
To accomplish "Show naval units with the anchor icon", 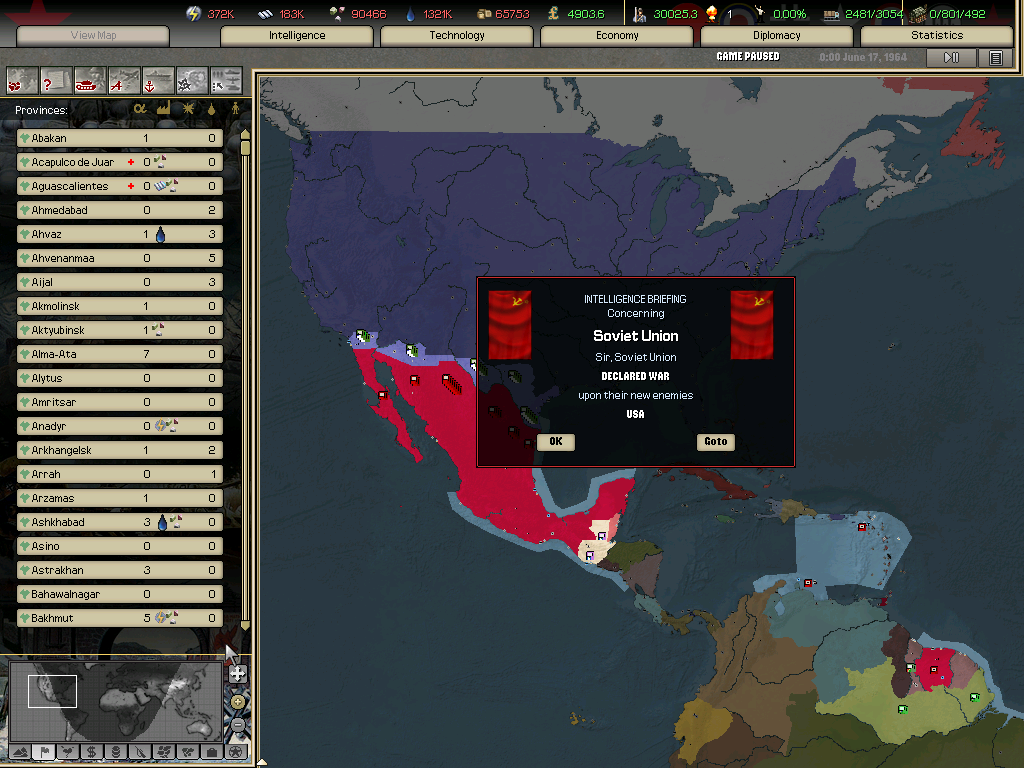I will (x=158, y=78).
